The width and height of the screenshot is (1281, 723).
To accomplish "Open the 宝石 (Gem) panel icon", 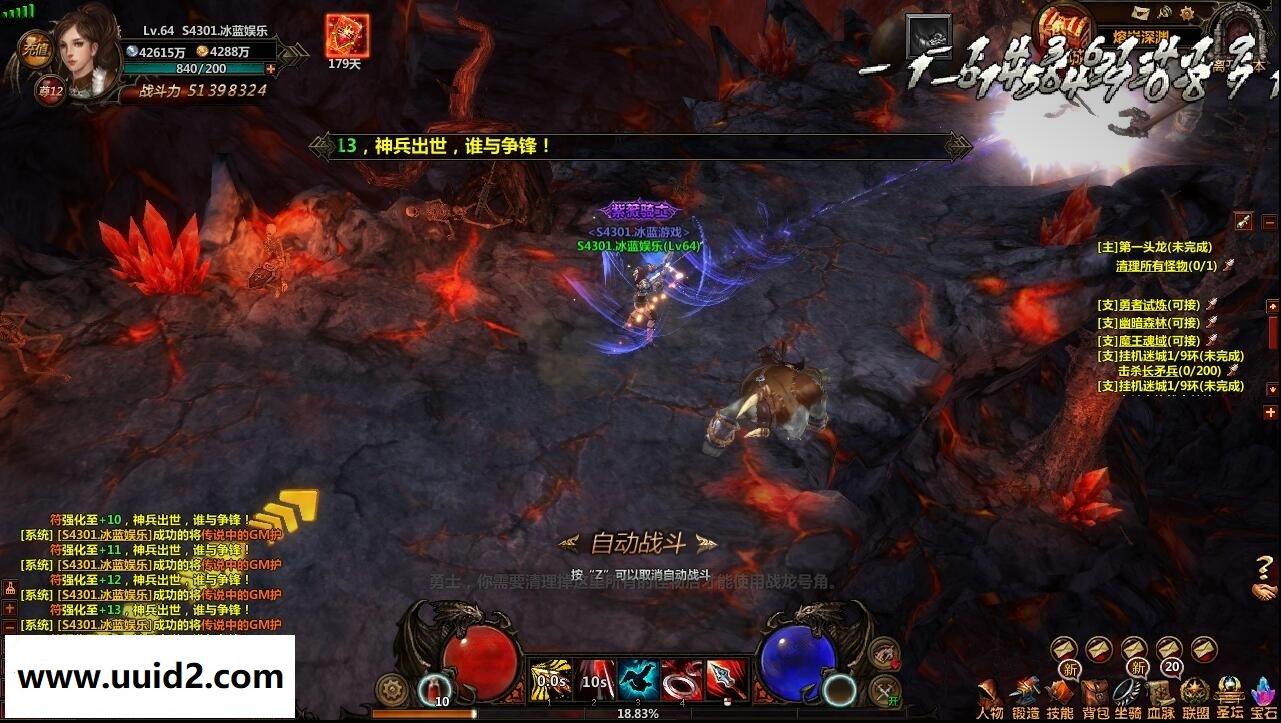I will click(x=1263, y=692).
